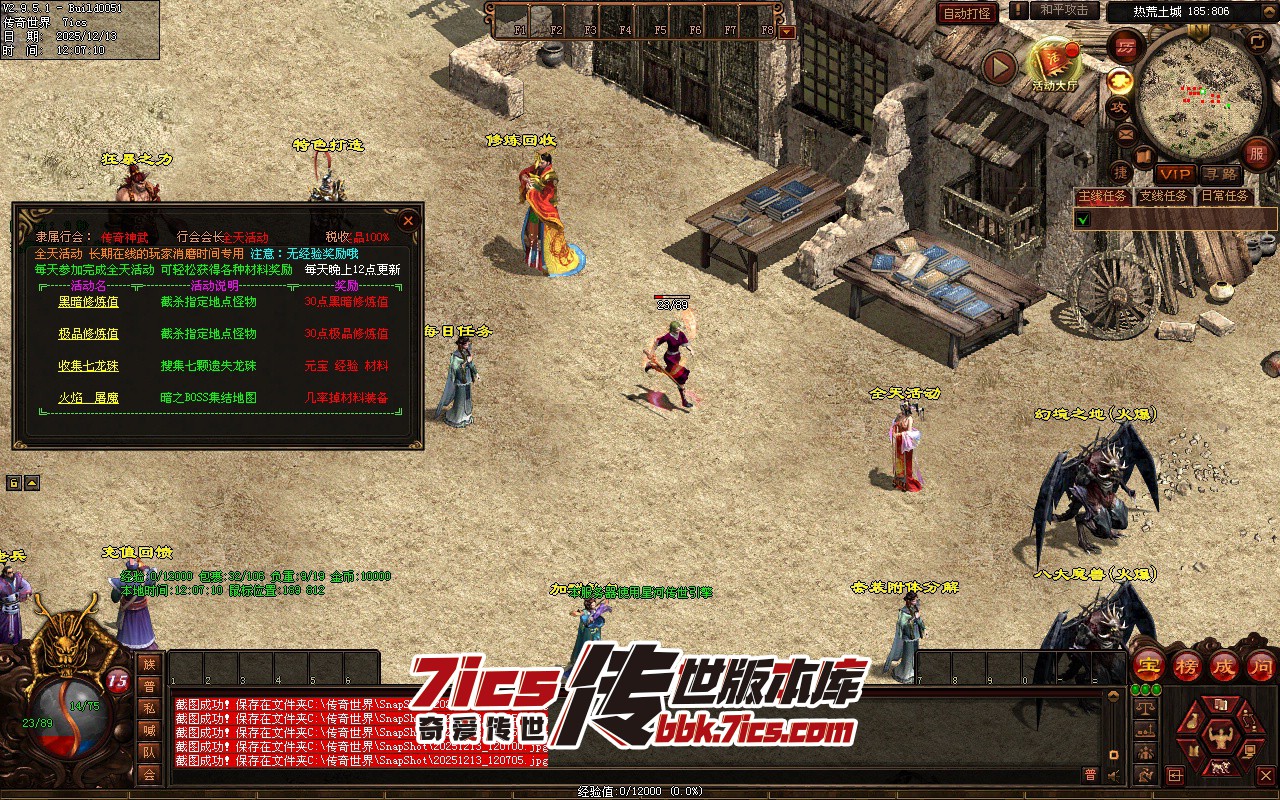Activate the 寻路 pathfinding button

tap(1220, 174)
